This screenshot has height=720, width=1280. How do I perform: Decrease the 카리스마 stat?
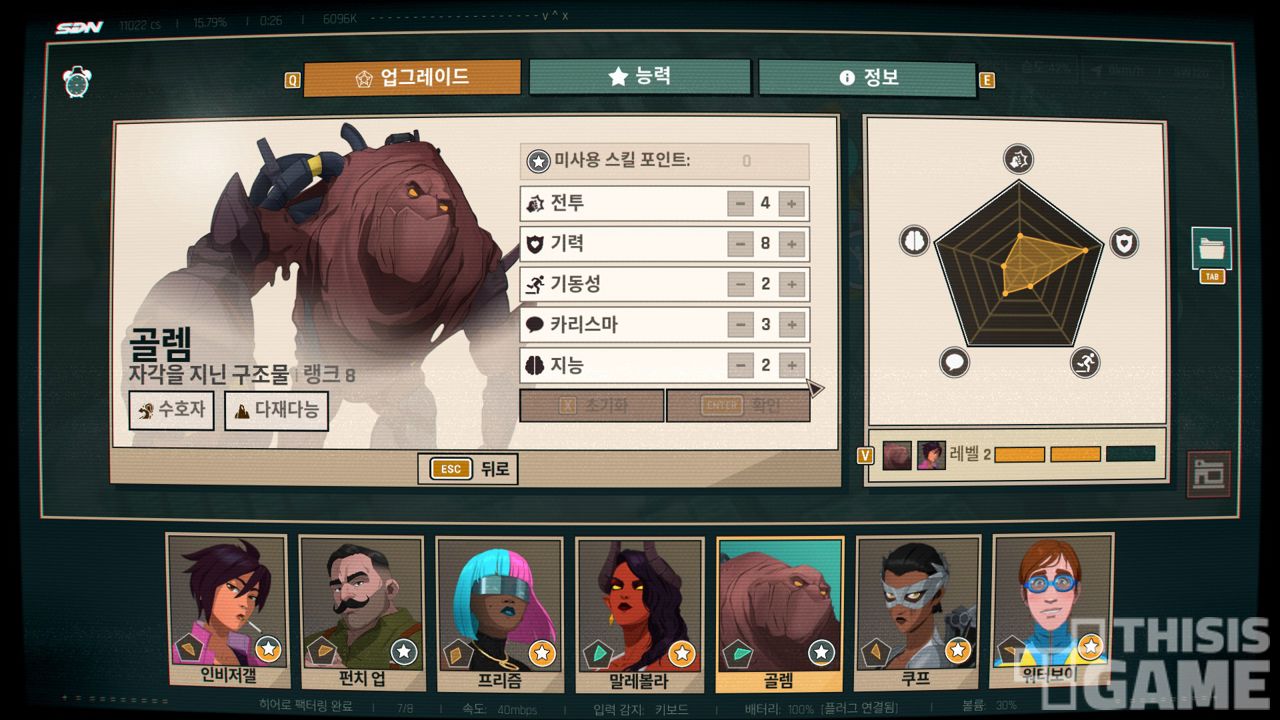740,325
